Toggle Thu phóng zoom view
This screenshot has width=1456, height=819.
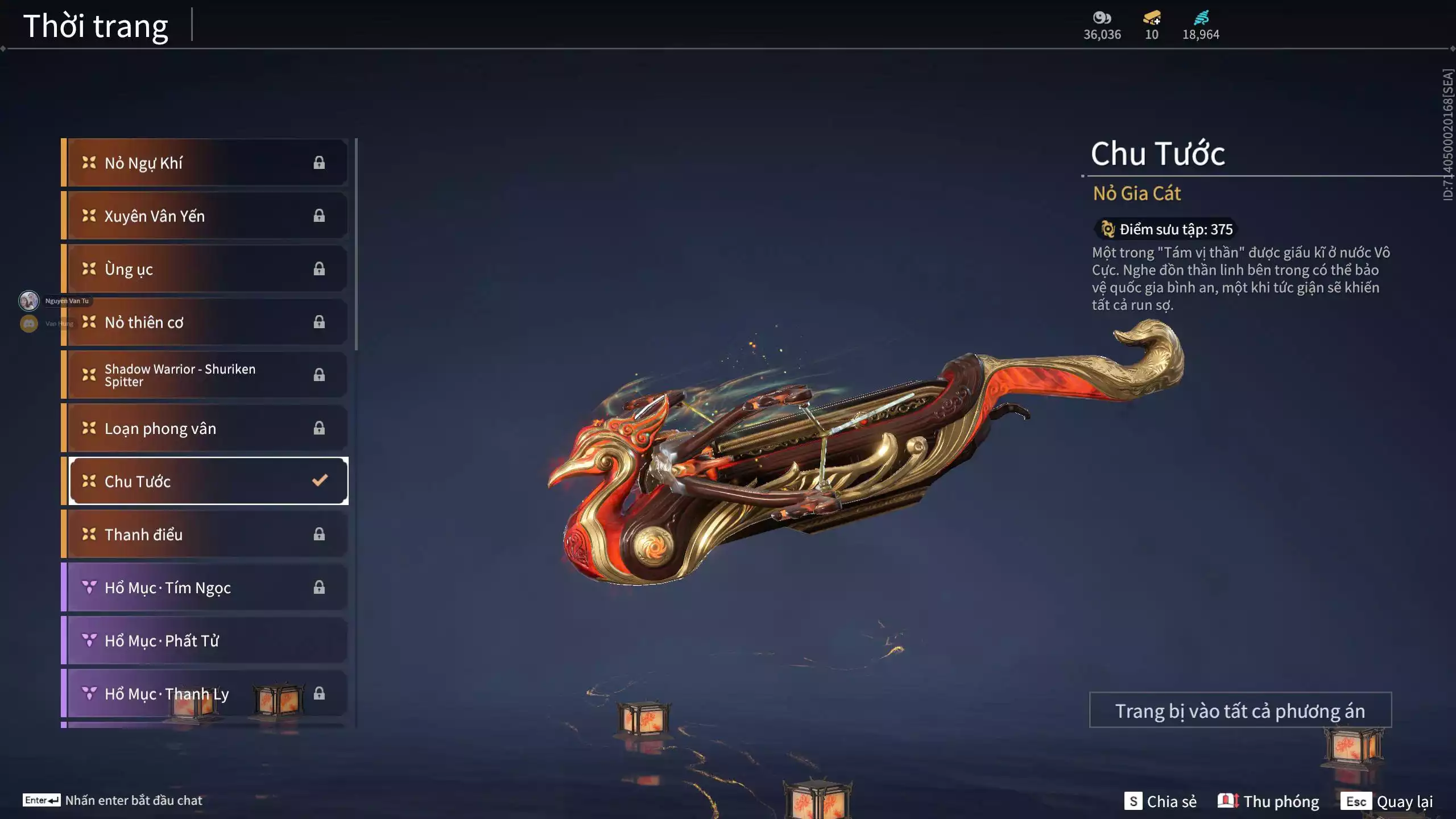tap(1268, 801)
